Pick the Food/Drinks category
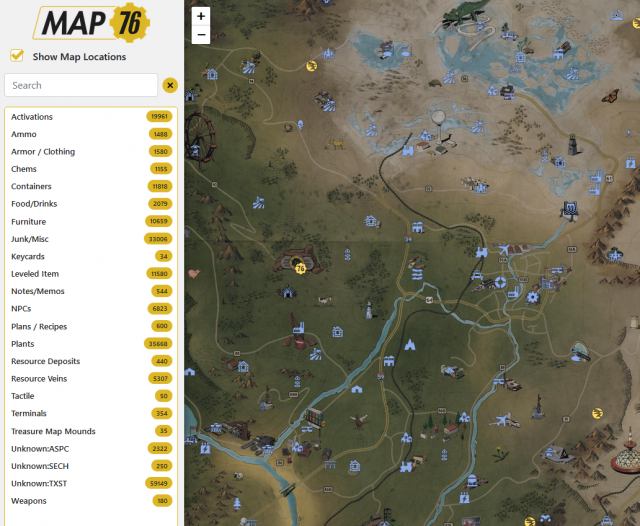 coord(33,204)
